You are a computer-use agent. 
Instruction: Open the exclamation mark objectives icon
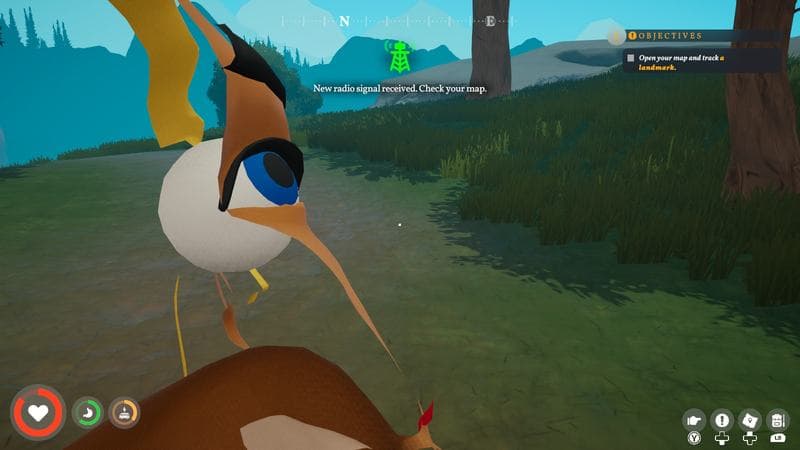tap(722, 420)
